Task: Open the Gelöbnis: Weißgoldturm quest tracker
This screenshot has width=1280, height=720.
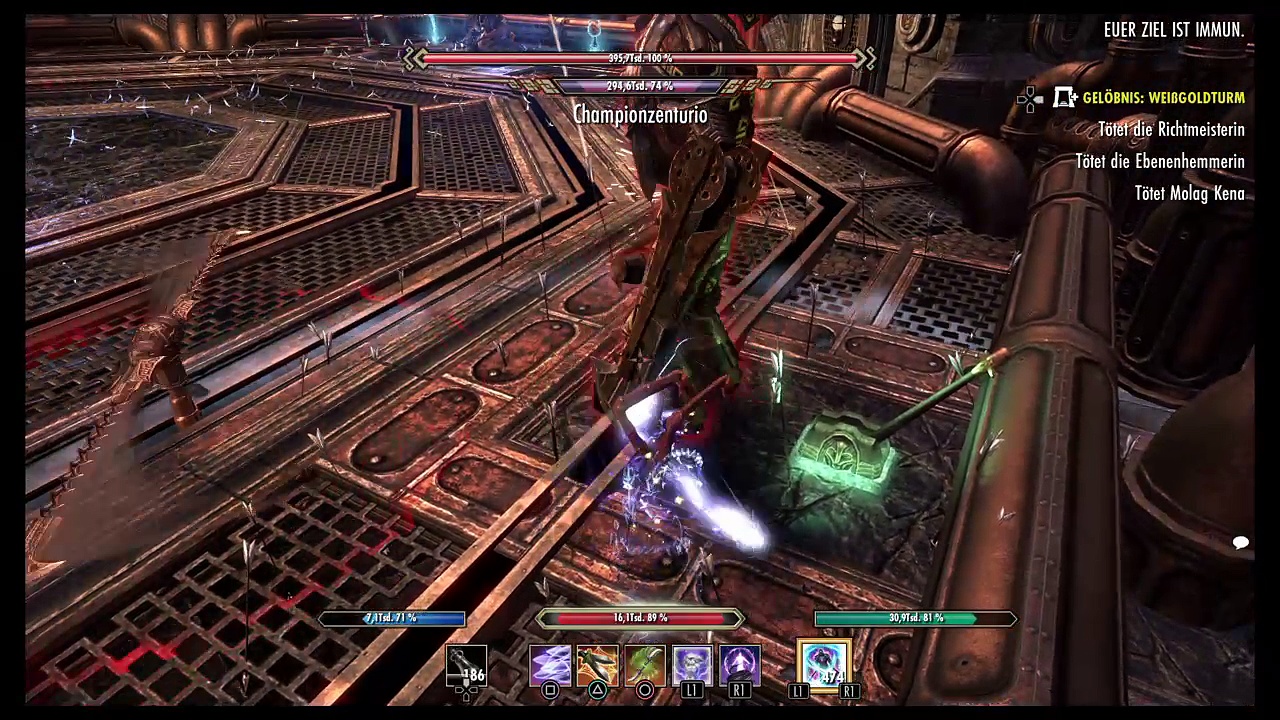Action: (1163, 98)
